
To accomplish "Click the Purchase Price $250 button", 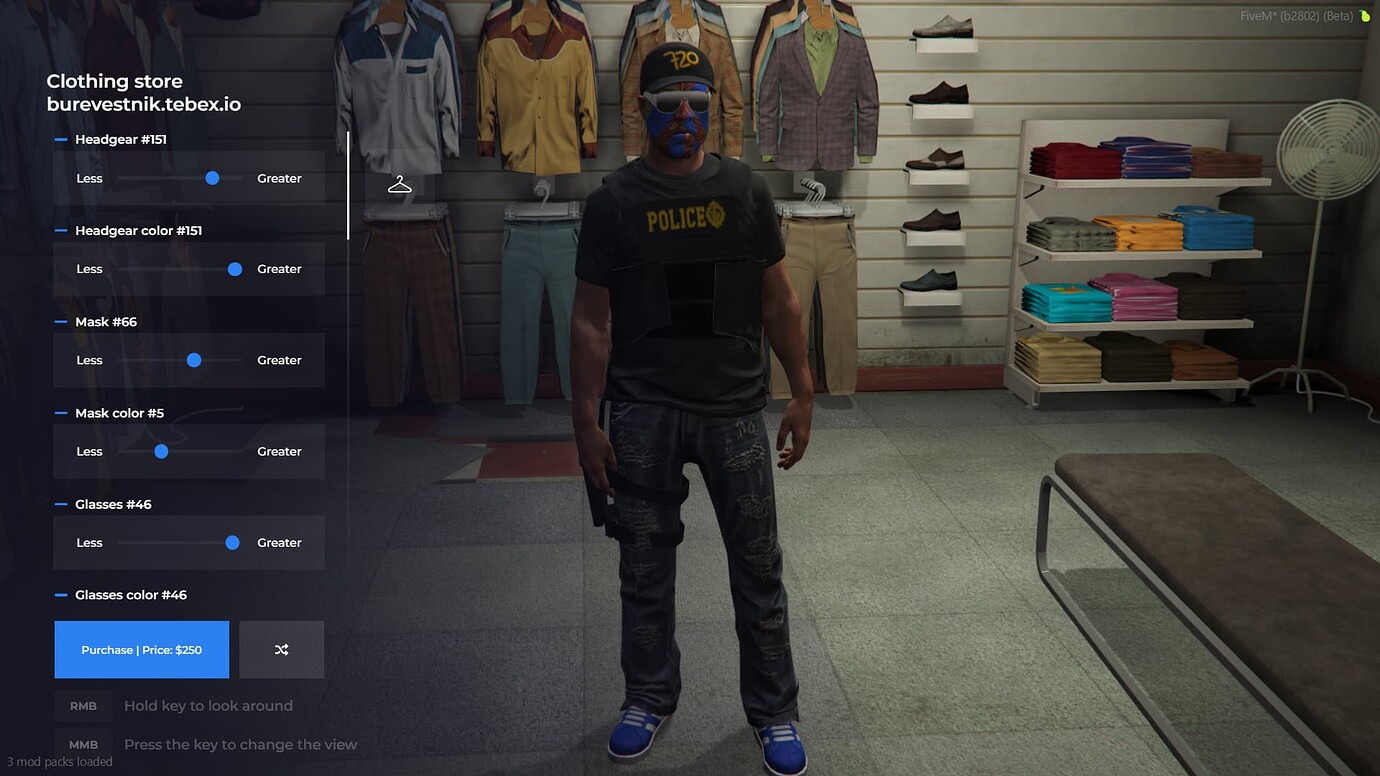I will point(141,649).
